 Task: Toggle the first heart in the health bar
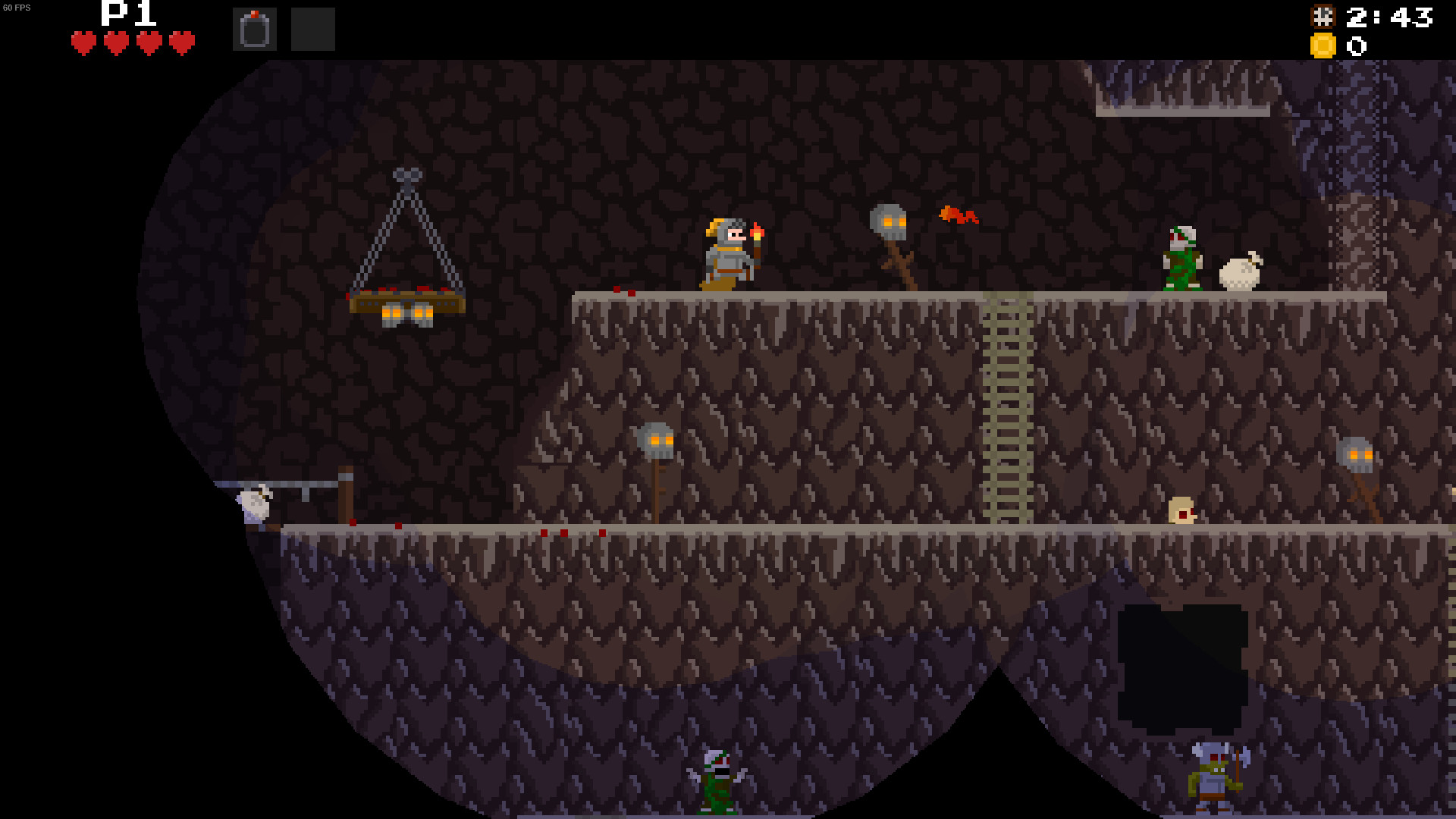click(83, 42)
